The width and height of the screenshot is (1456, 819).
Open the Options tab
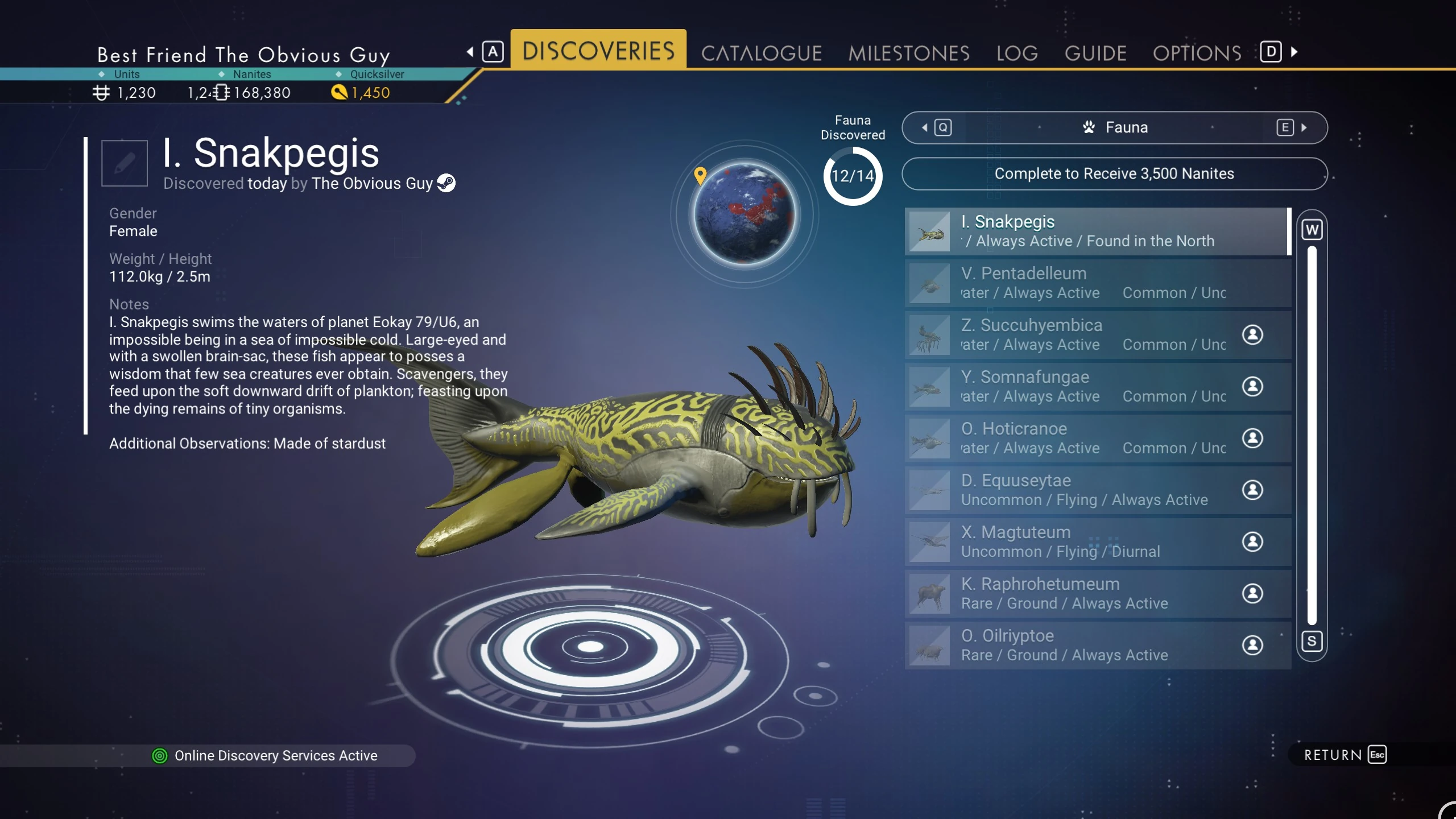[1197, 53]
